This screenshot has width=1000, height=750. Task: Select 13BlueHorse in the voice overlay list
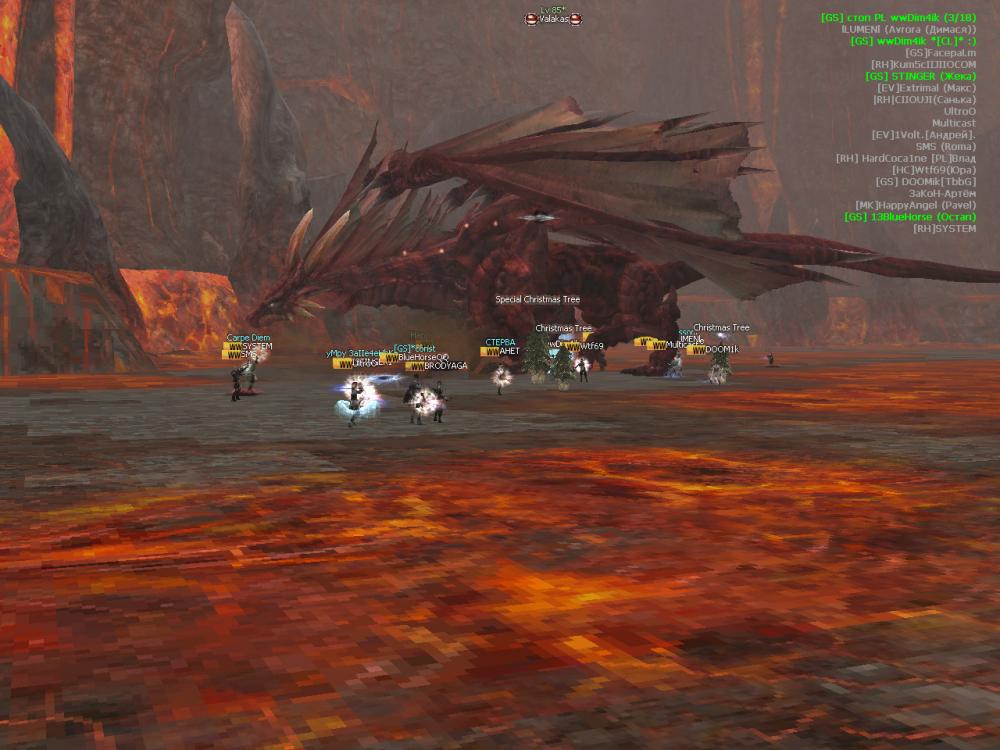coord(909,217)
